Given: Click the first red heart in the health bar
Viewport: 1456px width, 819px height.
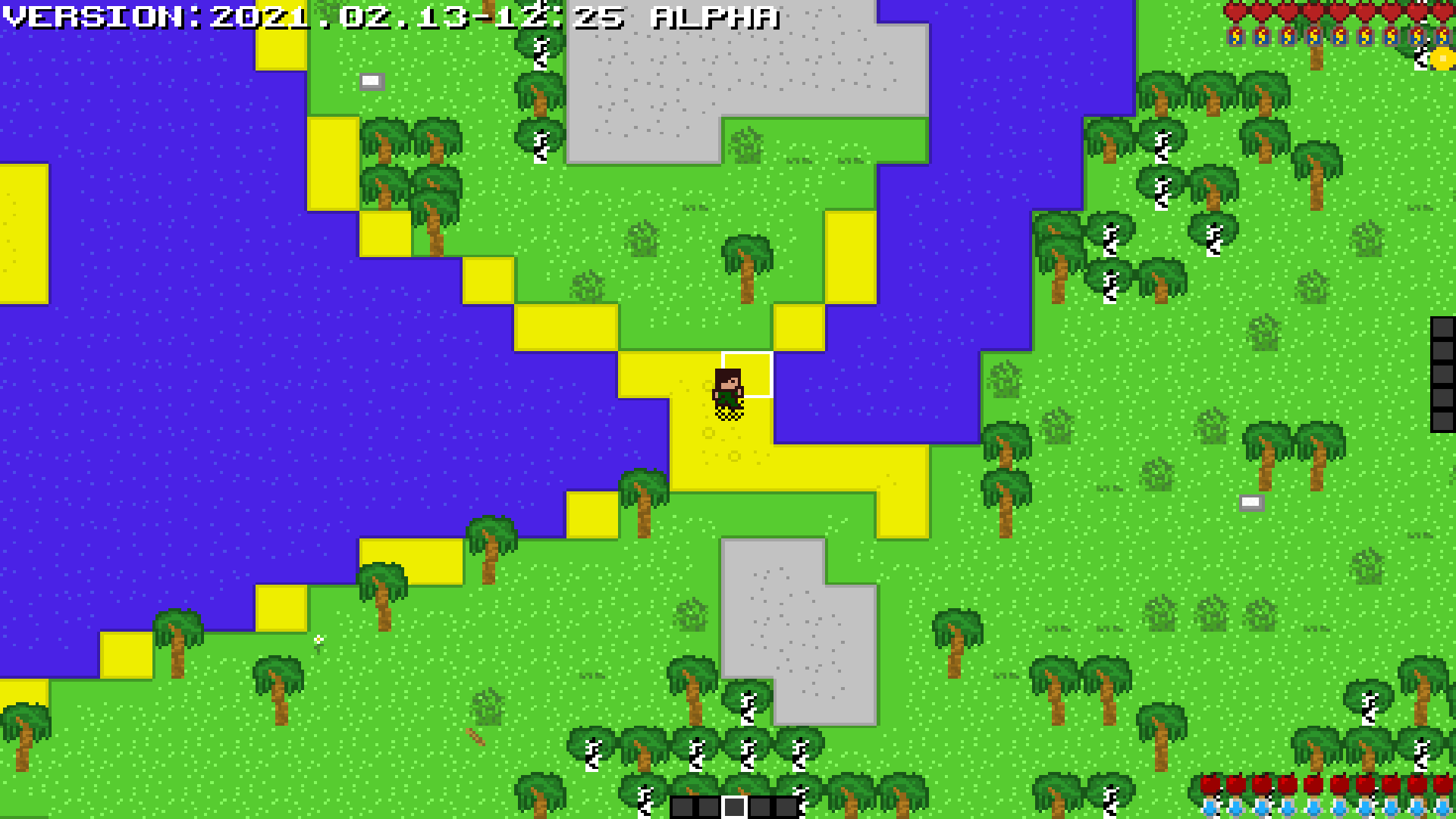Looking at the screenshot, I should pos(1235,11).
